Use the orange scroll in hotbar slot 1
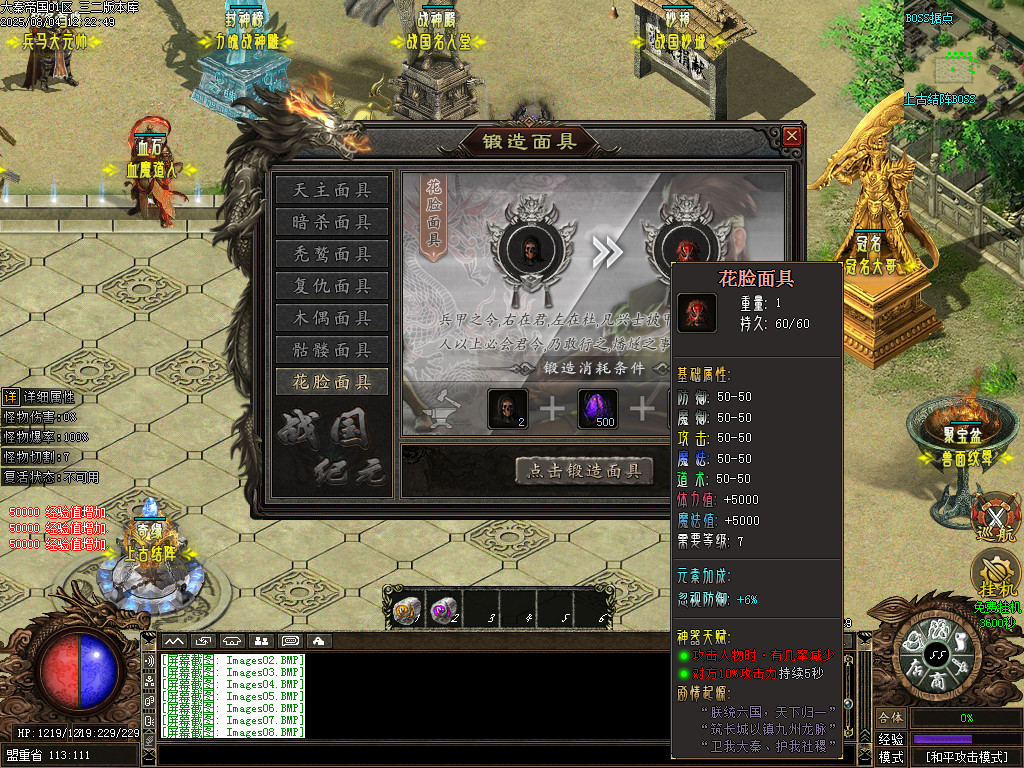The height and width of the screenshot is (768, 1024). pyautogui.click(x=406, y=610)
